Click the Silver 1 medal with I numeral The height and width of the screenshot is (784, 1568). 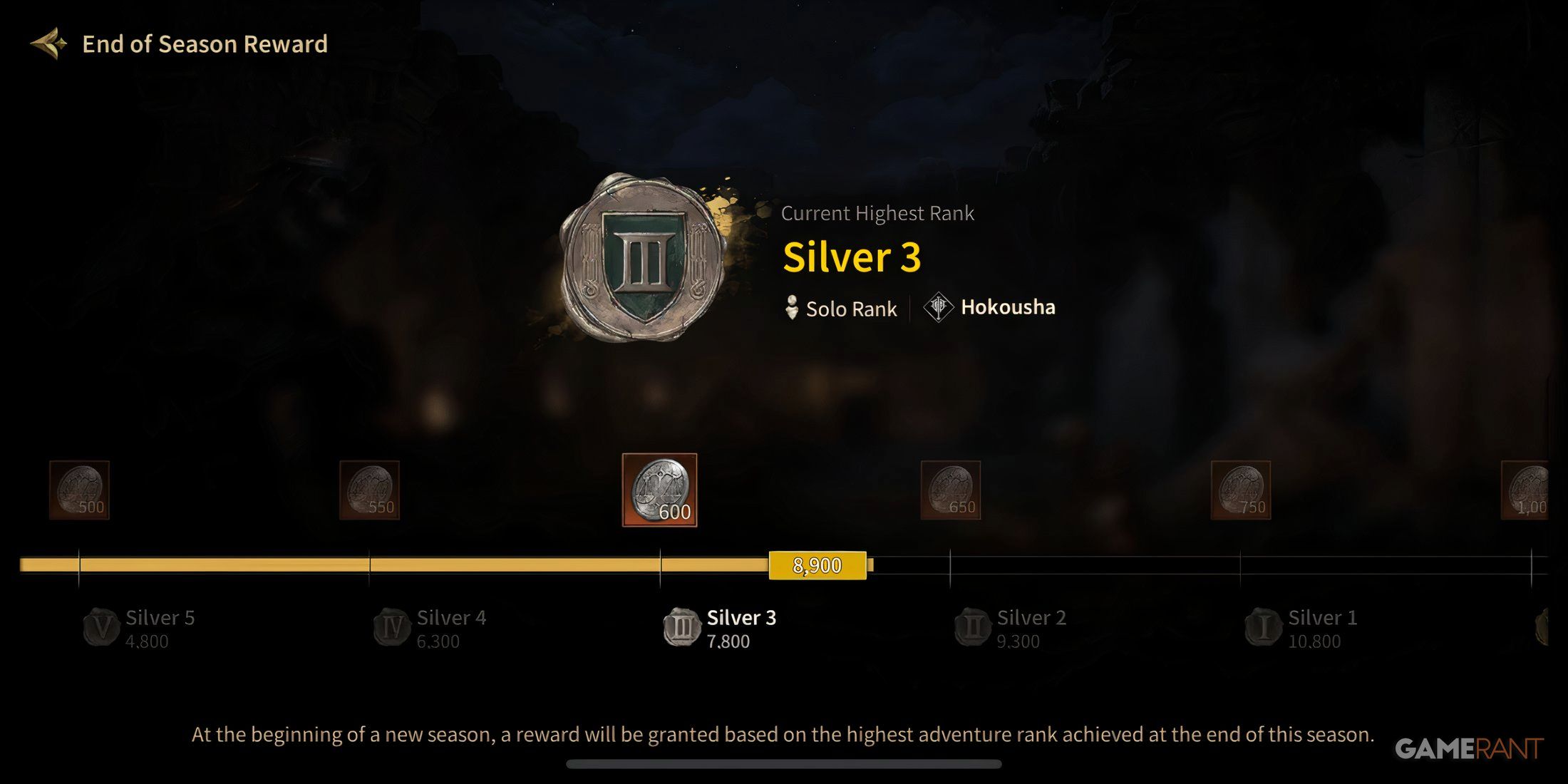pos(1265,627)
